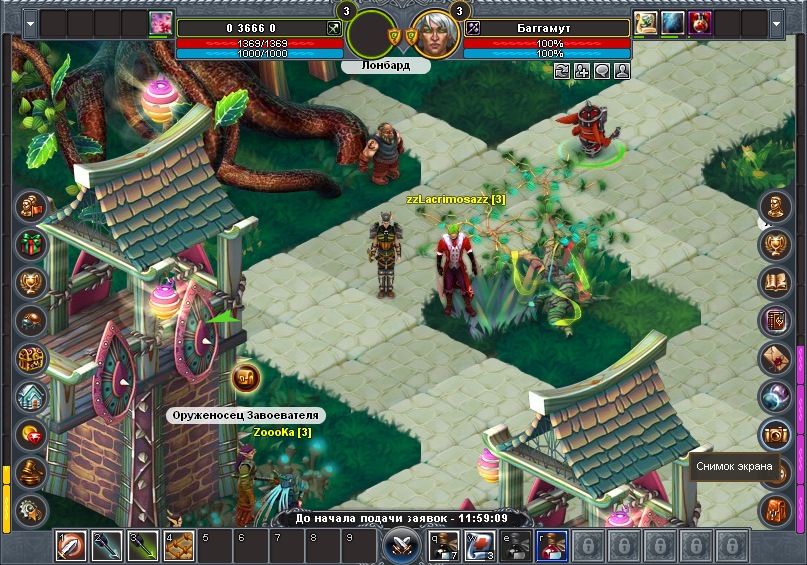Viewport: 807px width, 565px height.
Task: Open the gear and speaker settings icon
Action: click(31, 508)
